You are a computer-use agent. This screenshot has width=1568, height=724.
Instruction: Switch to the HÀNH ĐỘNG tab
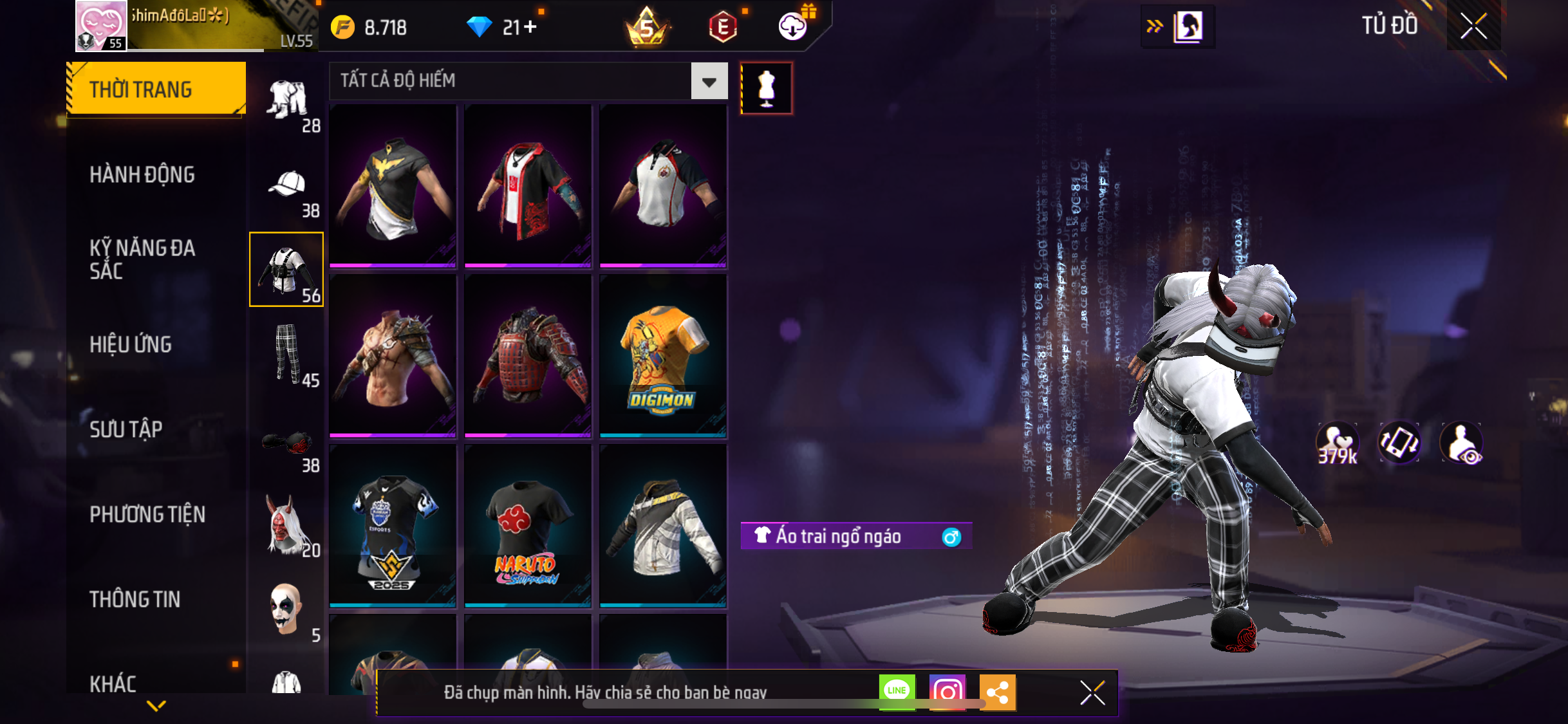142,174
